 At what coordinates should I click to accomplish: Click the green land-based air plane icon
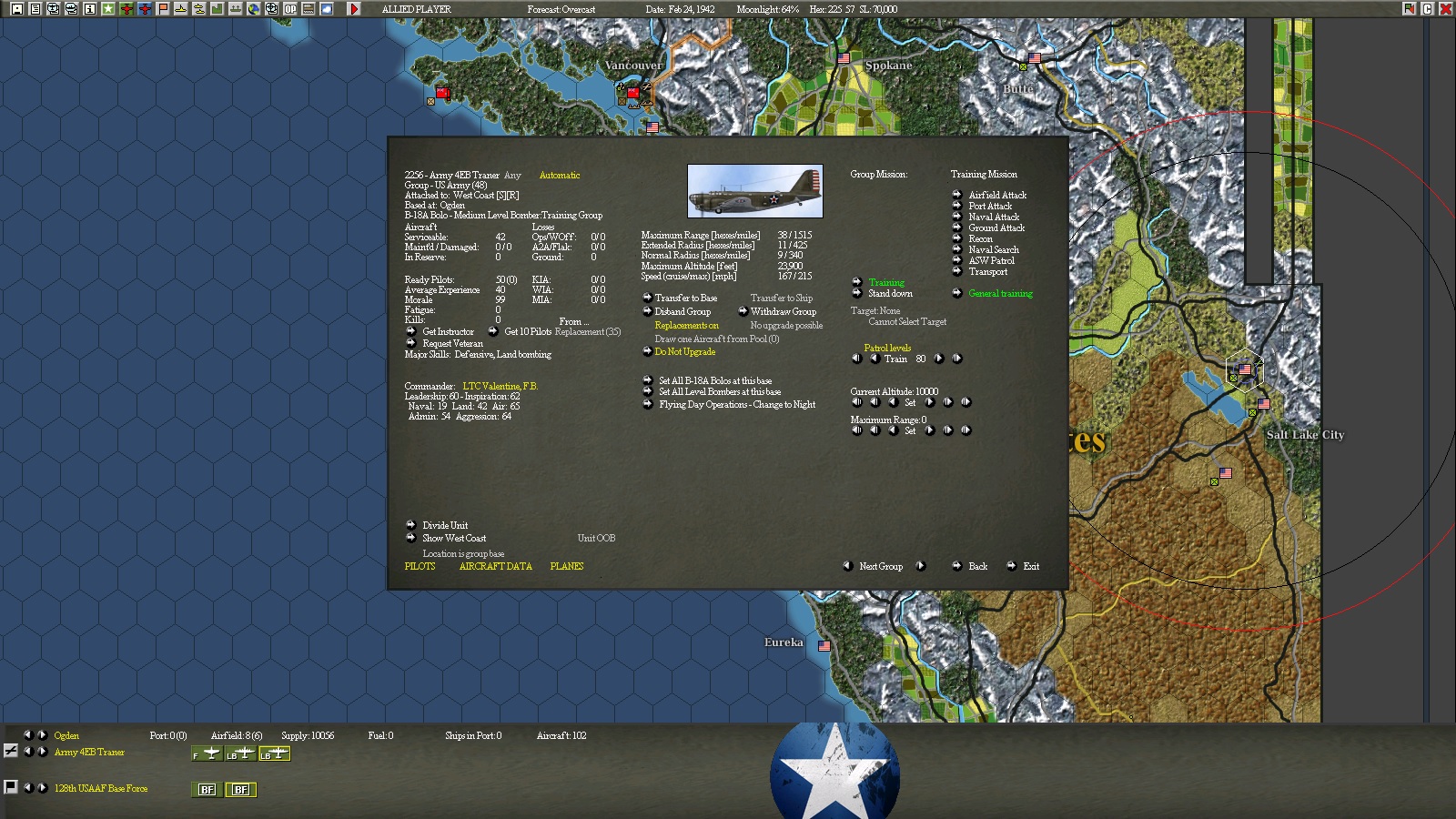tap(126, 8)
